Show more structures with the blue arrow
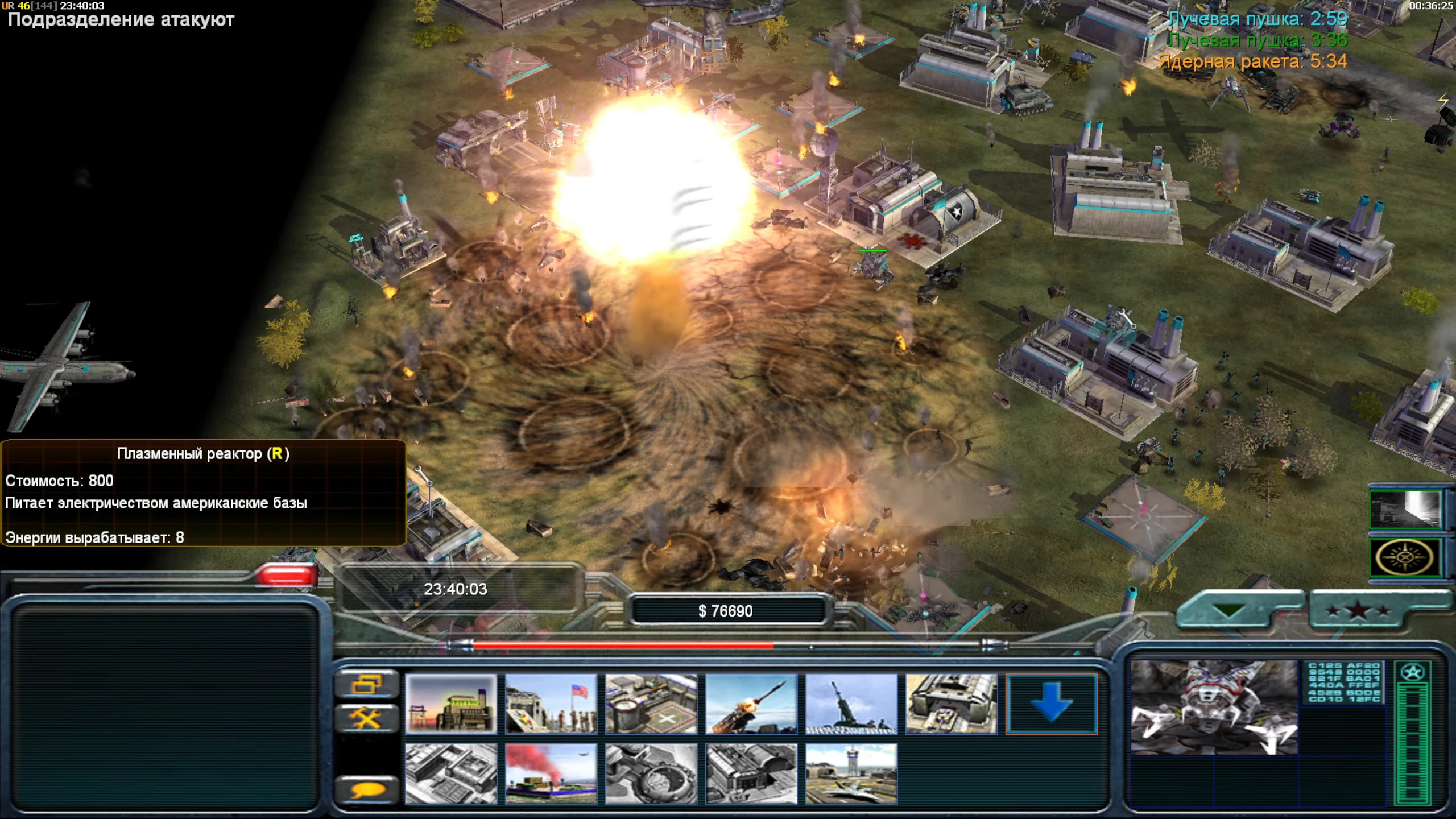 tap(1051, 704)
